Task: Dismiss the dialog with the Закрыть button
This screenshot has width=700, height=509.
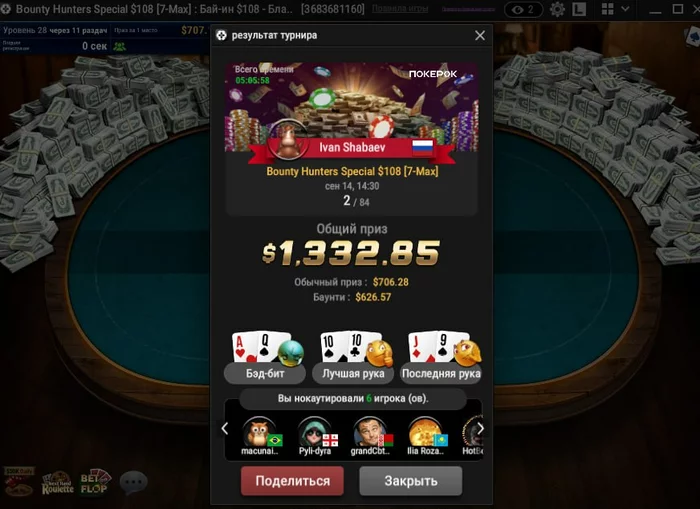Action: [411, 481]
